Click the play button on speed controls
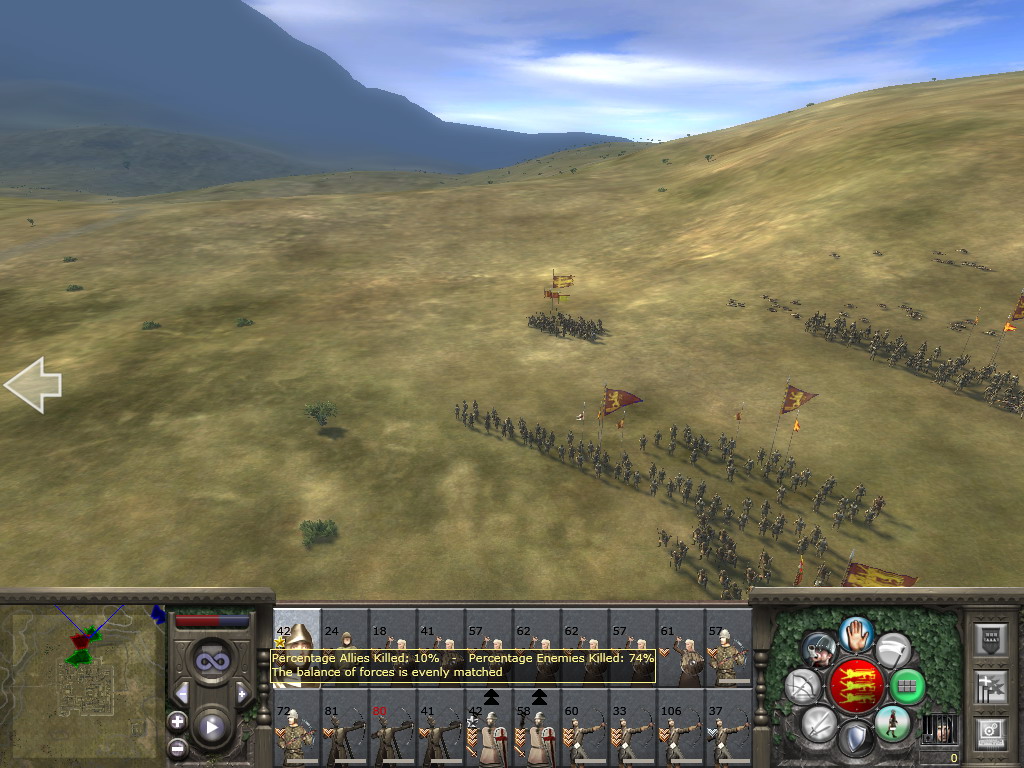1024x768 pixels. 211,727
